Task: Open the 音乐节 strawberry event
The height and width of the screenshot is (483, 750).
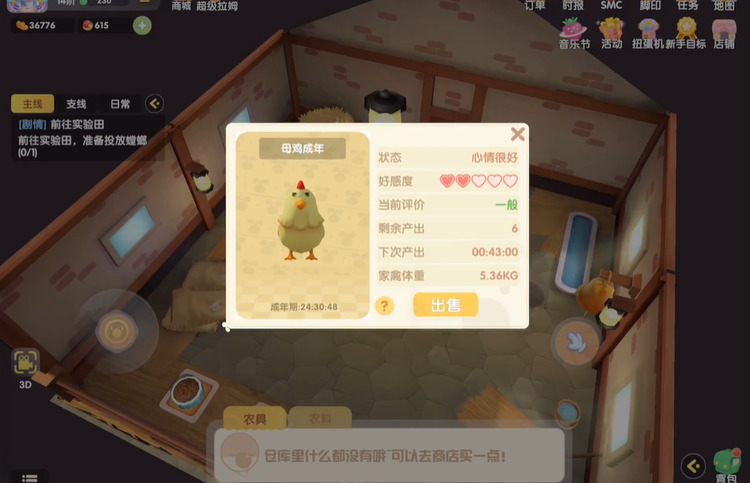Action: [x=573, y=32]
